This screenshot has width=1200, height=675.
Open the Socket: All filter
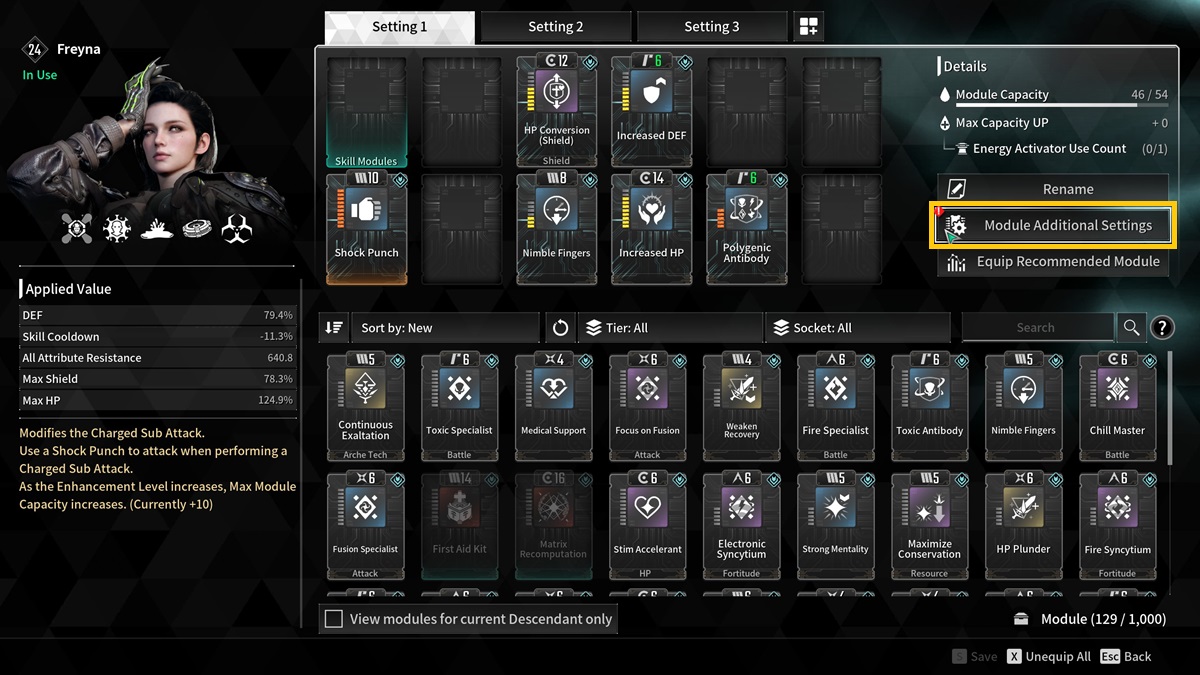[857, 327]
